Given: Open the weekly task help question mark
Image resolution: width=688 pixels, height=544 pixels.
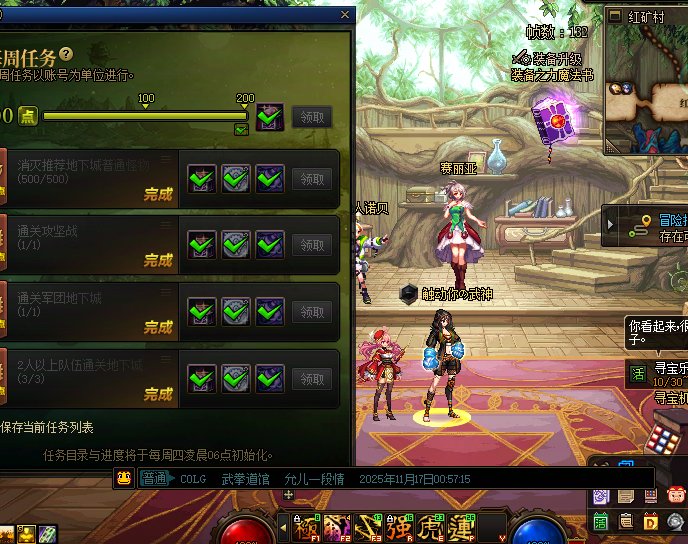Looking at the screenshot, I should coord(66,54).
